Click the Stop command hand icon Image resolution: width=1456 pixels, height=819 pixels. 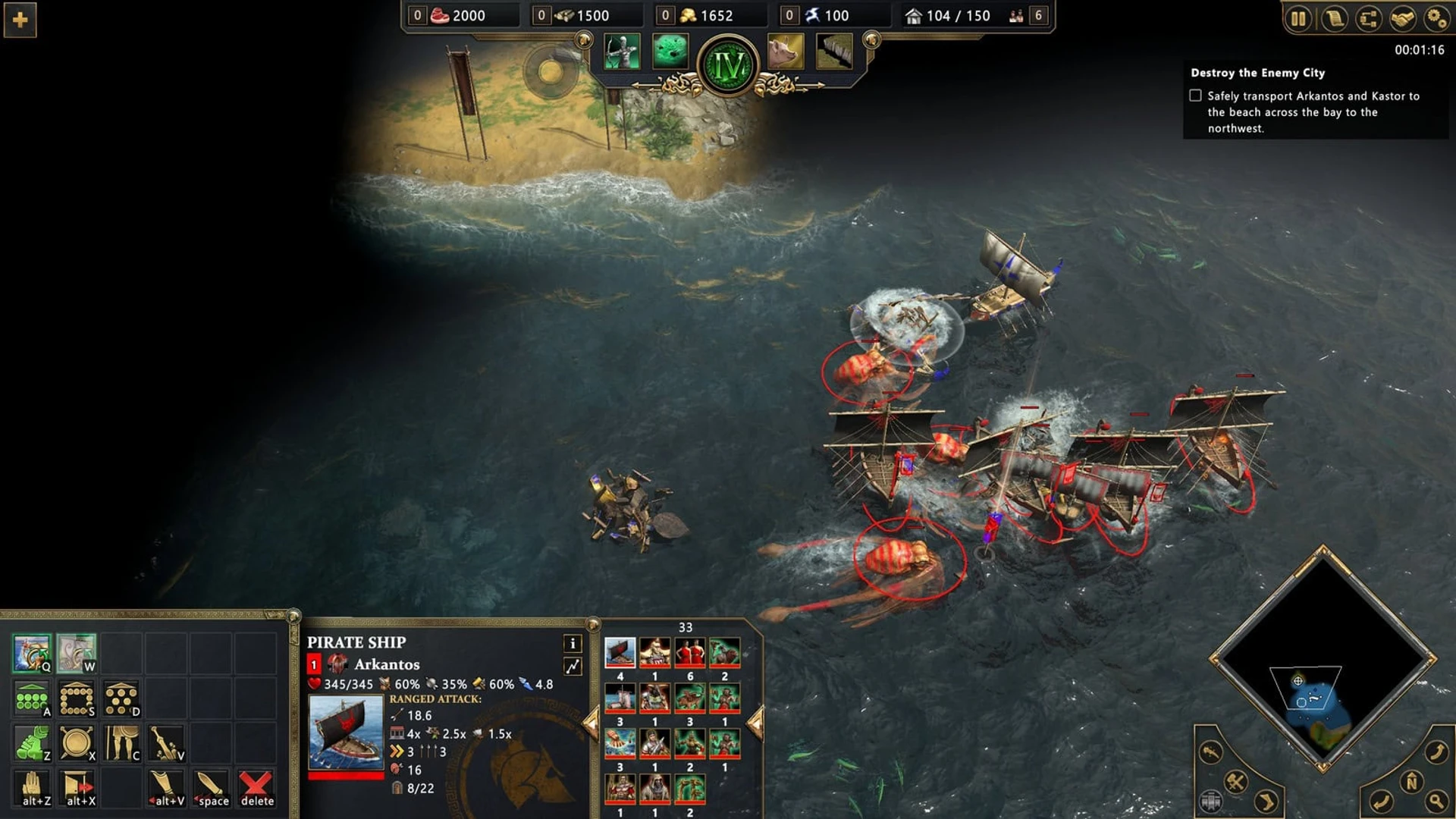[33, 785]
